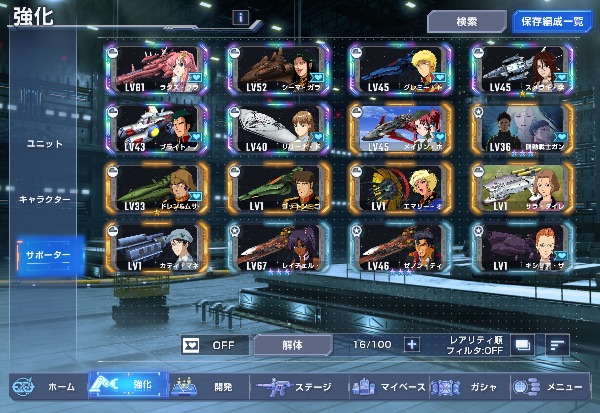Click the 解体 dismantle button
600x413 pixels.
[x=291, y=345]
